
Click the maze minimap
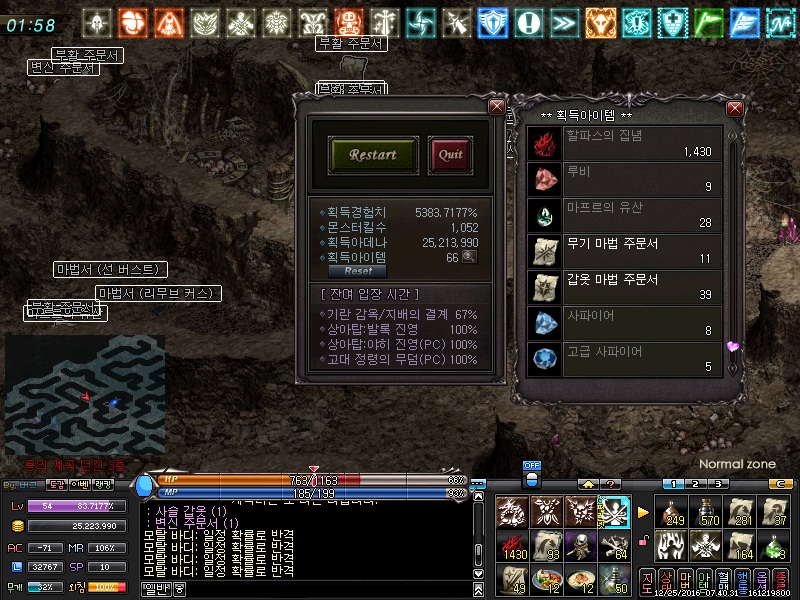85,395
